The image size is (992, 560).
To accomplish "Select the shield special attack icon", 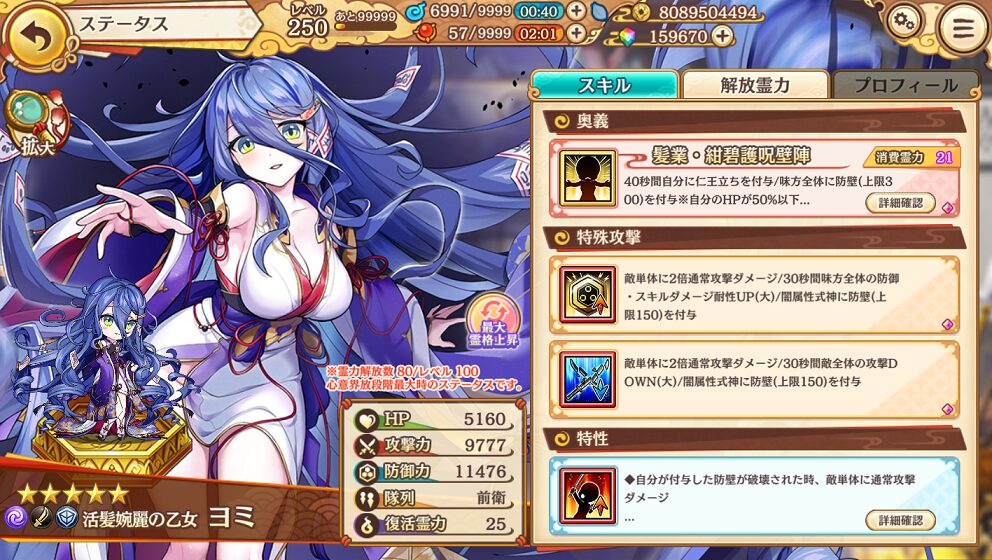I will (x=588, y=295).
